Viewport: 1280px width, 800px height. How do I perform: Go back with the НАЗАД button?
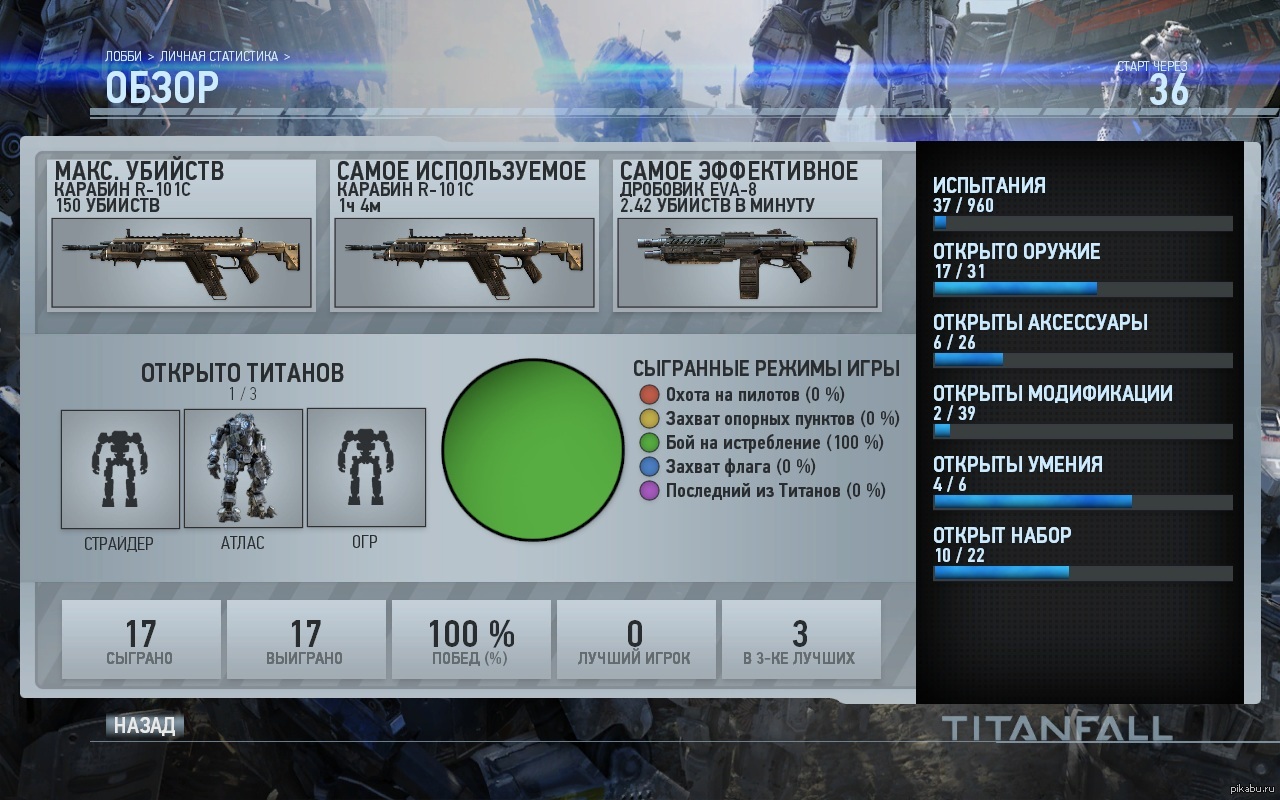tap(144, 726)
